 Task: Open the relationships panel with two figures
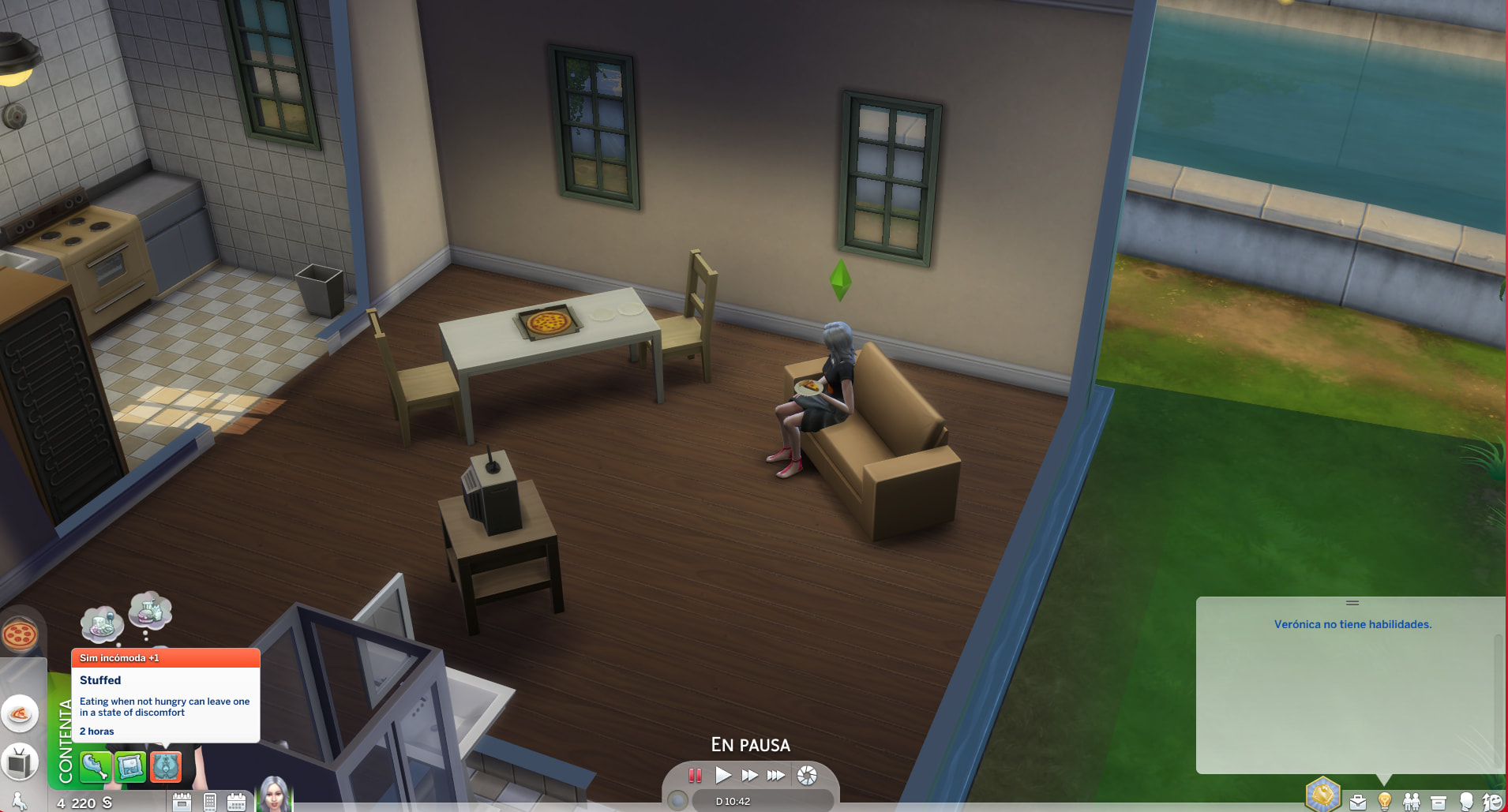click(x=1411, y=802)
